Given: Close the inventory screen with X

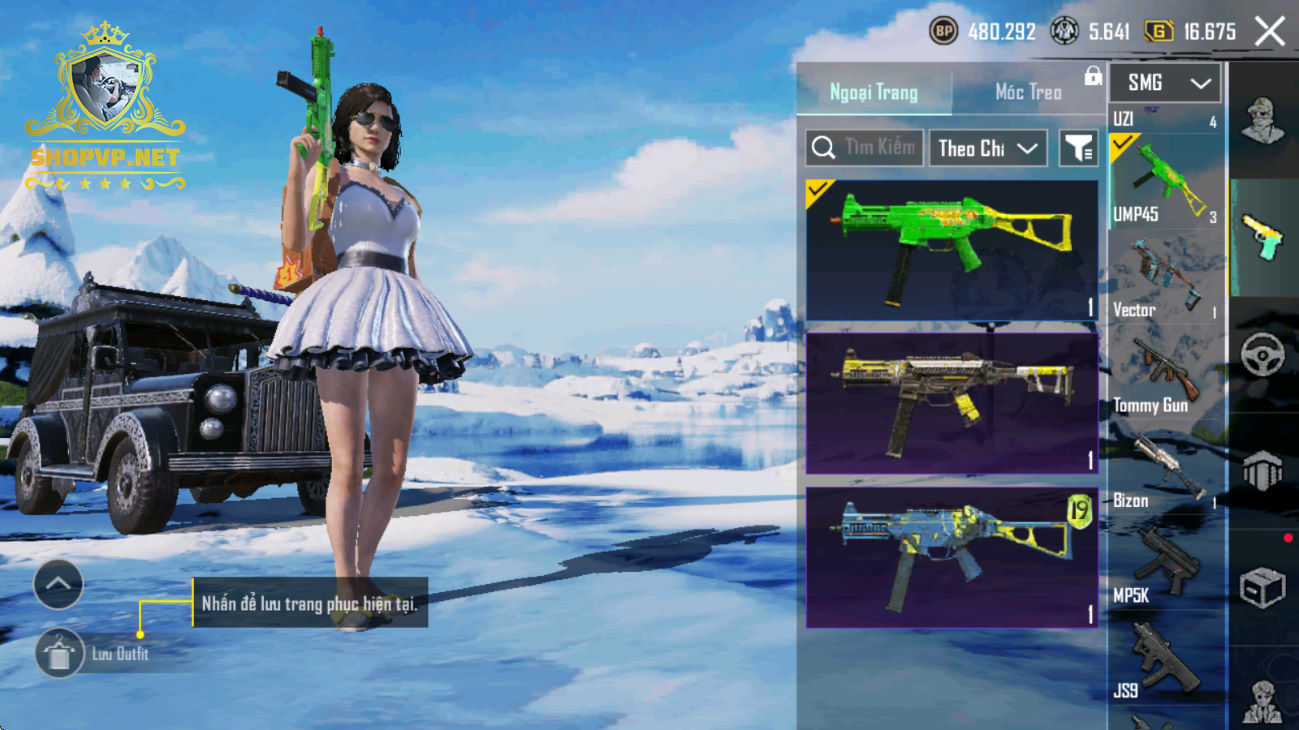Looking at the screenshot, I should click(1270, 32).
